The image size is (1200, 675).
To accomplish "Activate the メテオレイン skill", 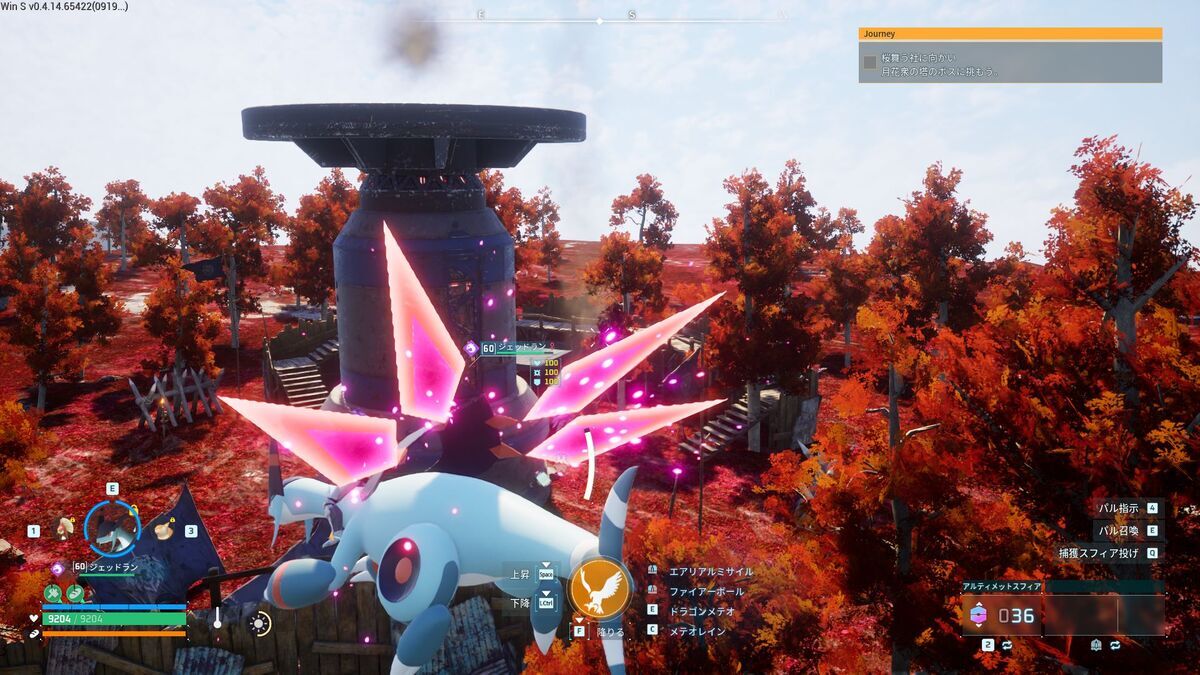I will [x=697, y=631].
